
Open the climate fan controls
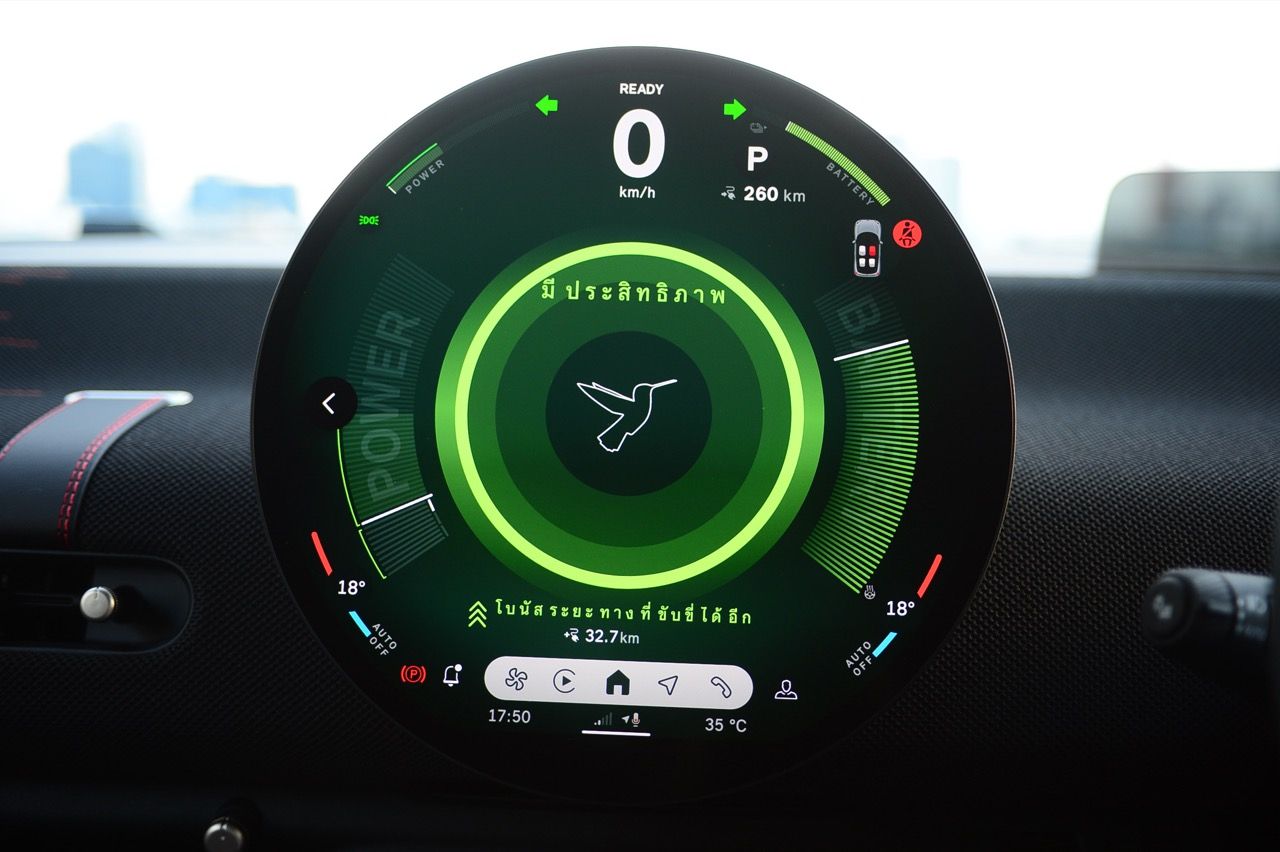[516, 682]
